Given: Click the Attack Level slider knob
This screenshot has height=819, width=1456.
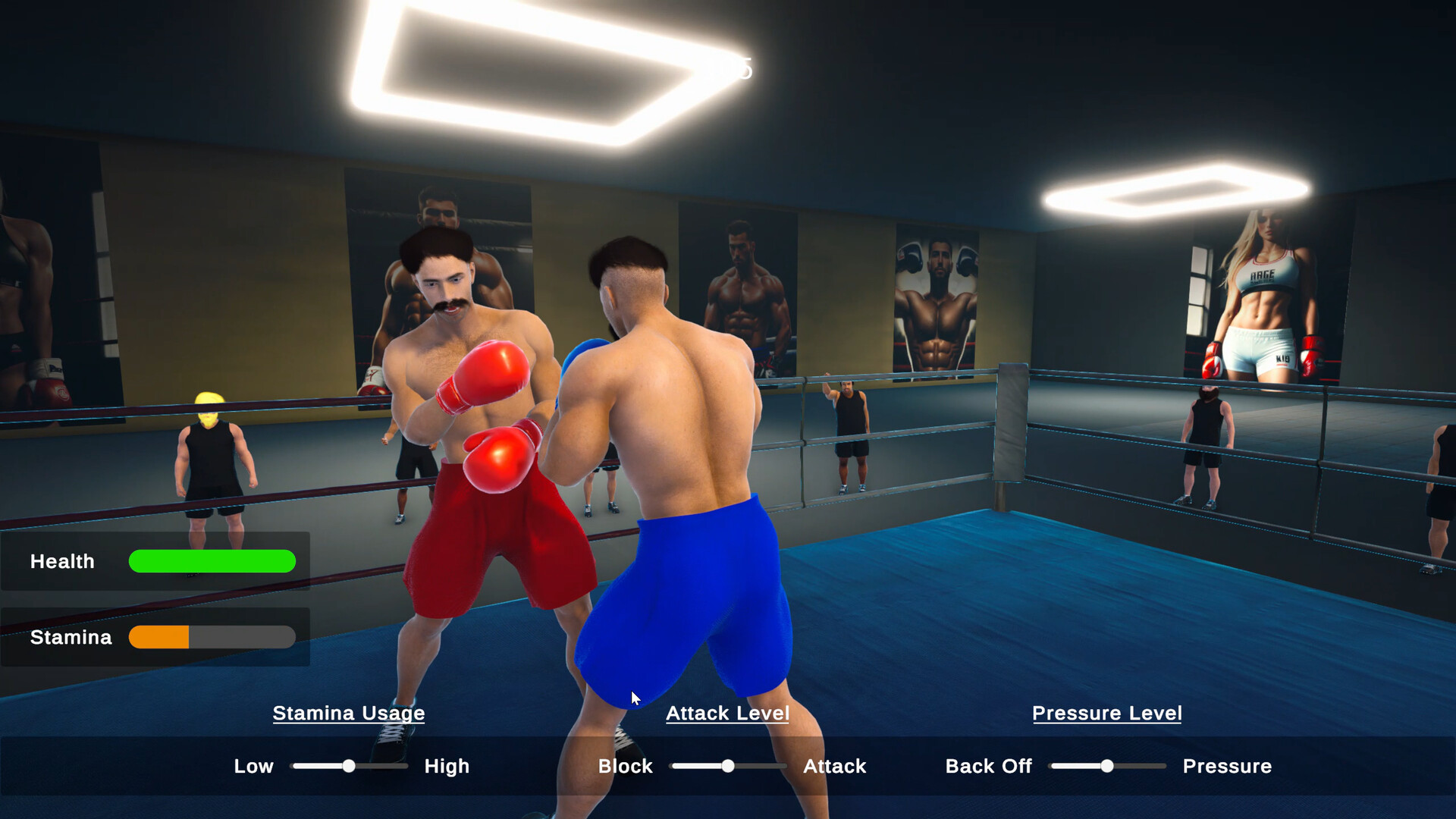Looking at the screenshot, I should click(729, 767).
